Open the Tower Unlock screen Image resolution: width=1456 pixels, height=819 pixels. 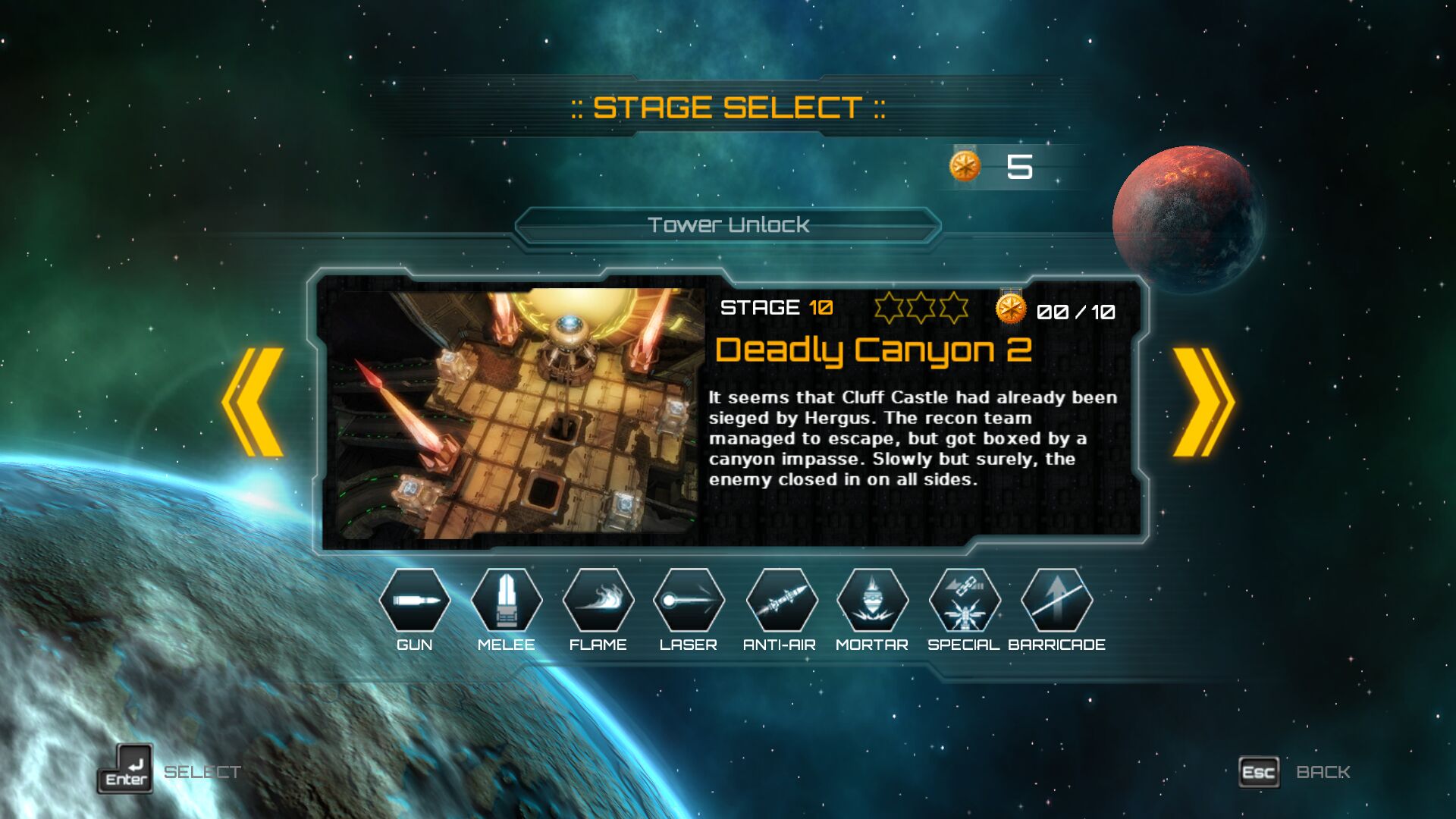point(728,225)
